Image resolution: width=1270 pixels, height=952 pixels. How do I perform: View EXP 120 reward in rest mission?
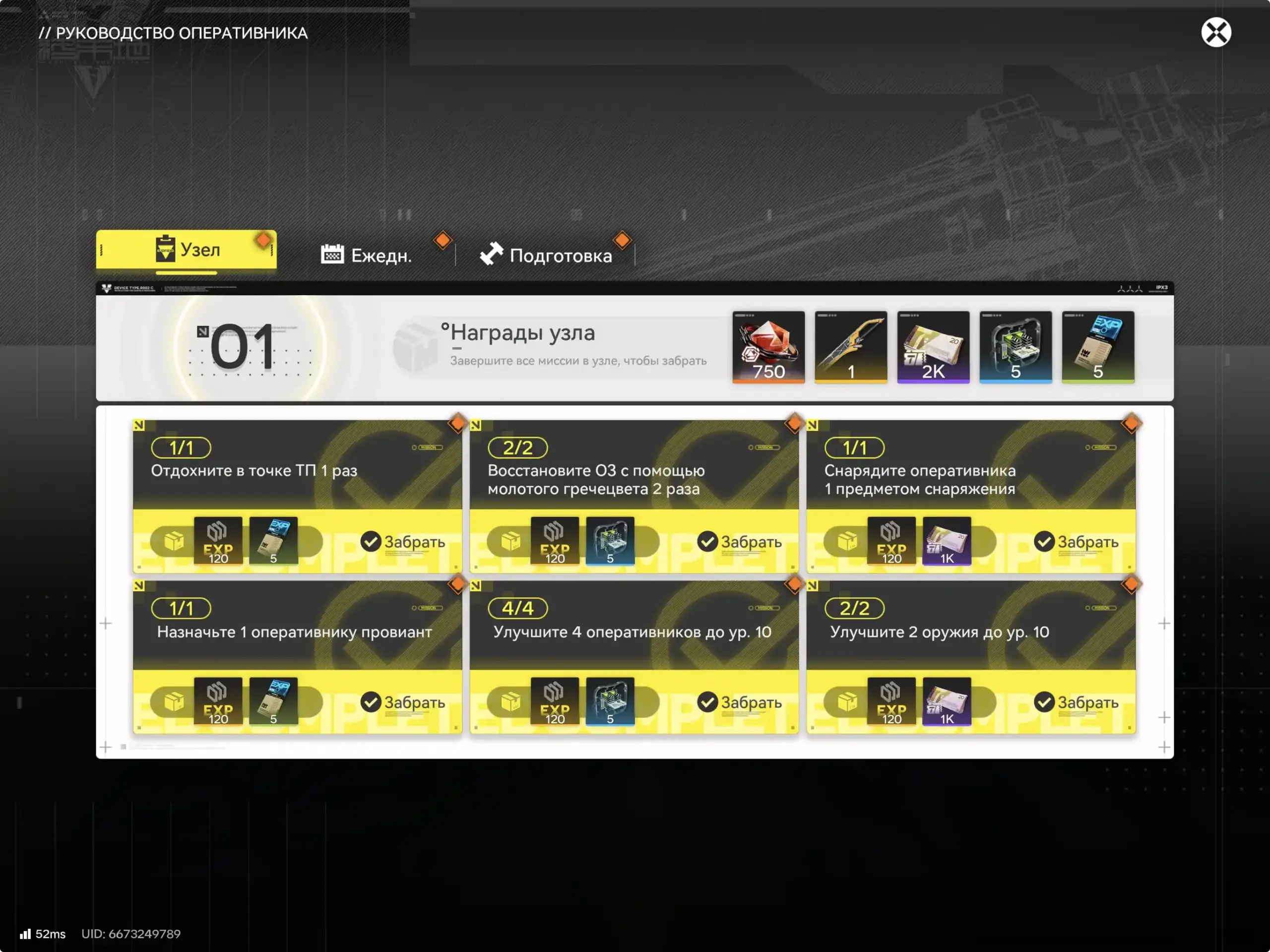pyautogui.click(x=218, y=541)
